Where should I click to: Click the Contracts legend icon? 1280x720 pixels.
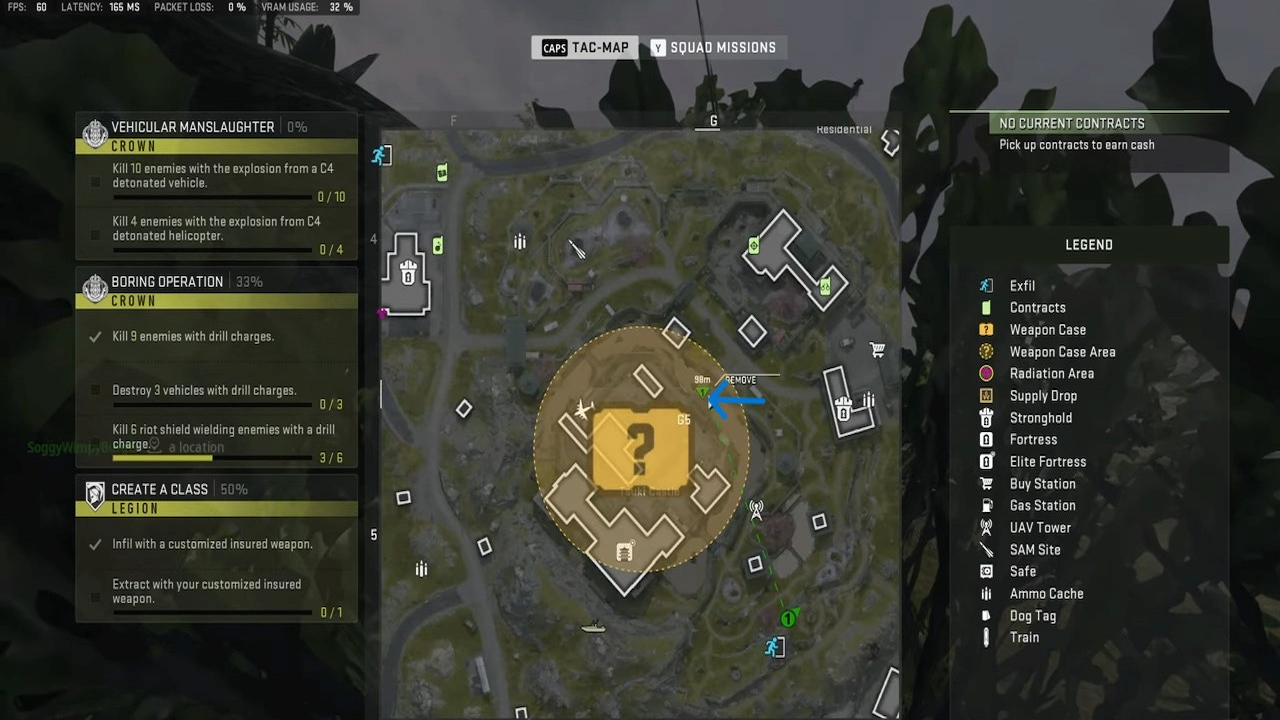[986, 307]
